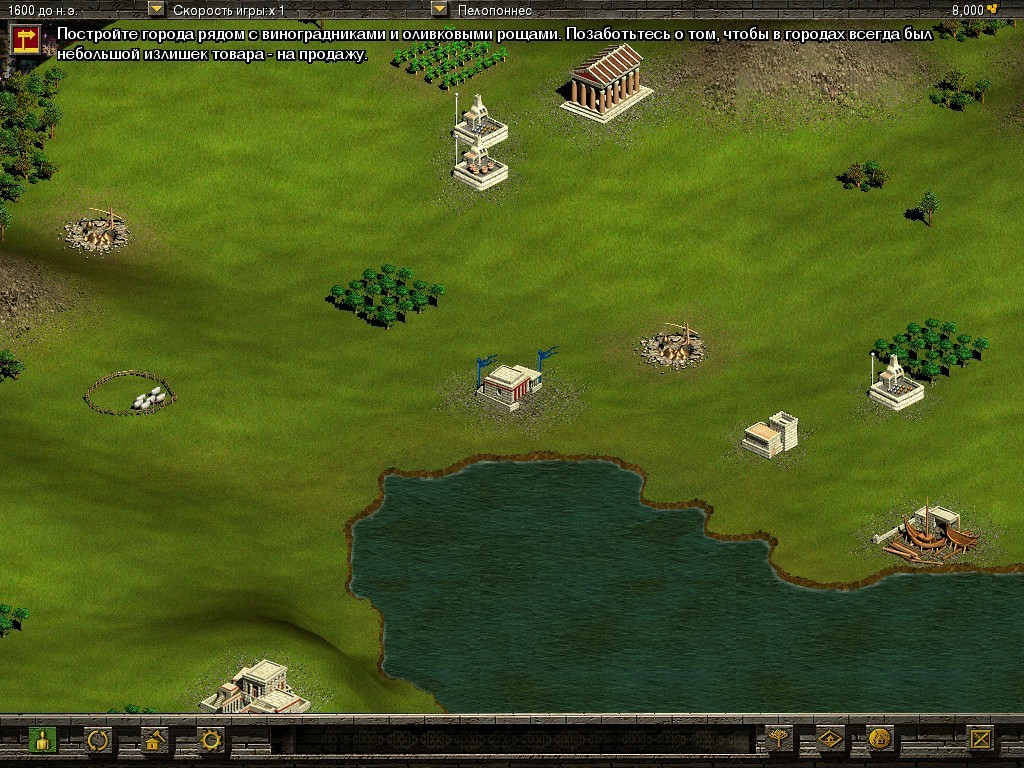Click the diamond-shaped map button
Screen dimensions: 1024x768
tap(830, 739)
